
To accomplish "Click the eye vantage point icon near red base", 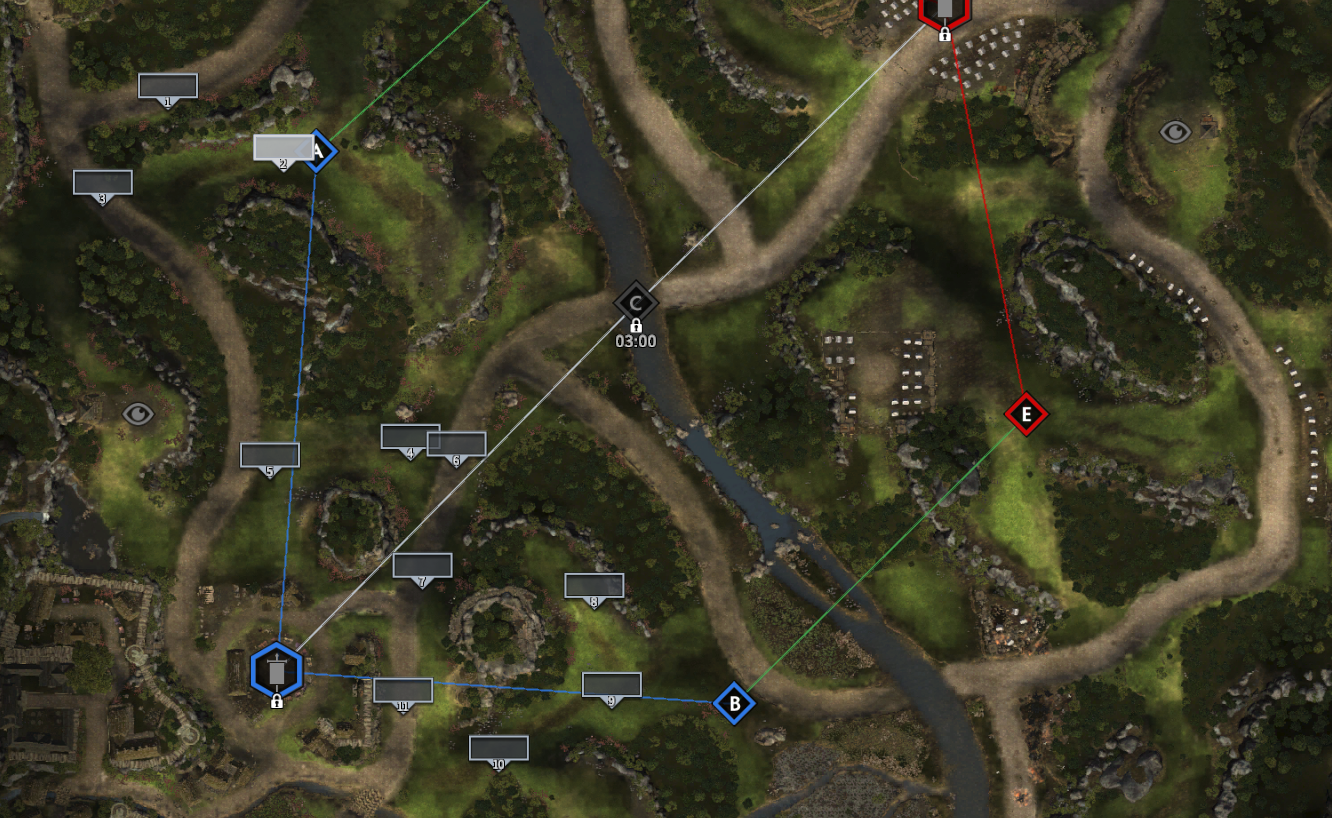I will coord(1175,131).
